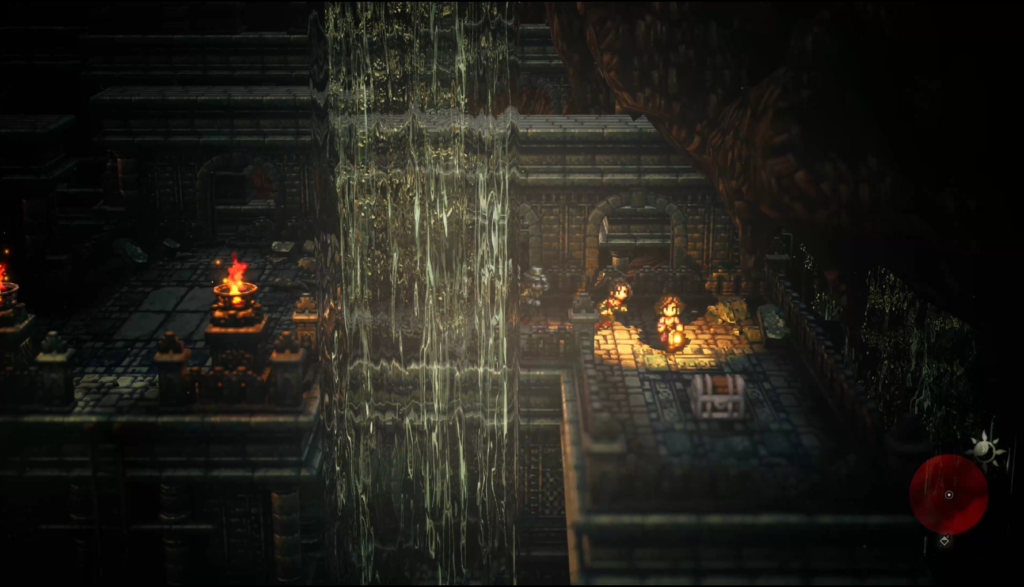Click the diamond marker below the minimap
The width and height of the screenshot is (1024, 587).
(943, 541)
